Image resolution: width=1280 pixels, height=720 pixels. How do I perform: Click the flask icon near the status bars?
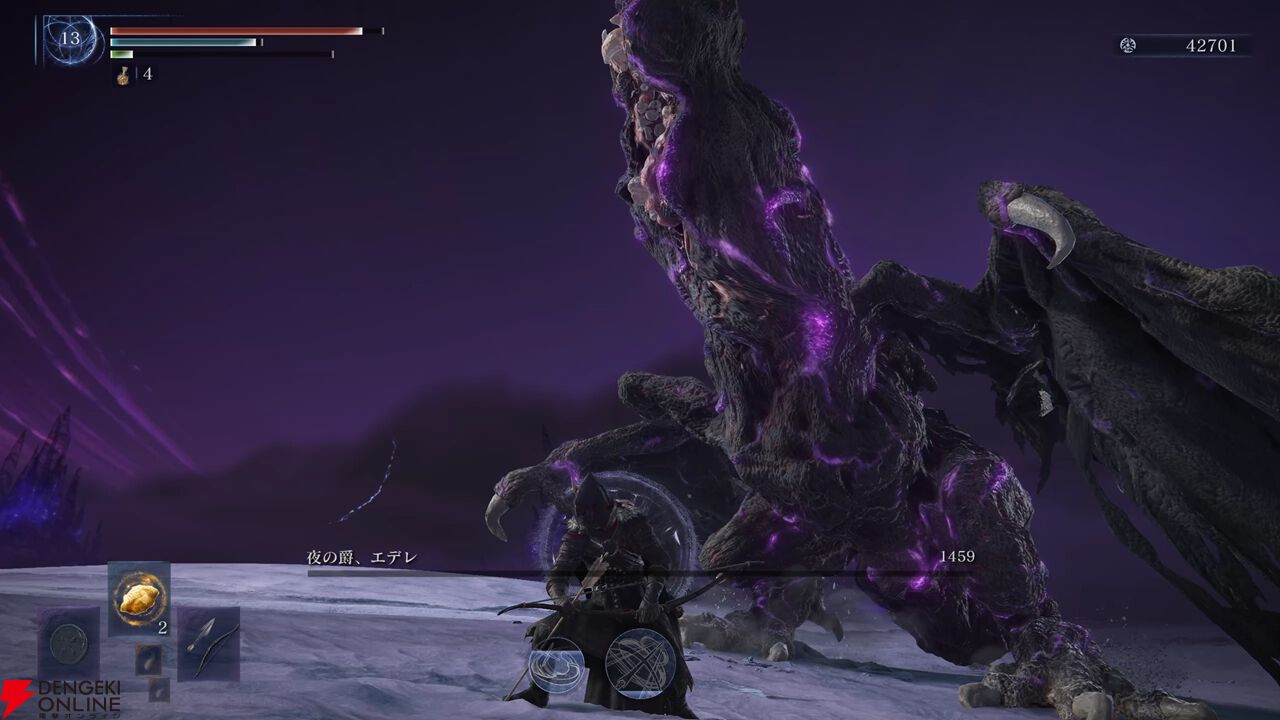click(123, 75)
